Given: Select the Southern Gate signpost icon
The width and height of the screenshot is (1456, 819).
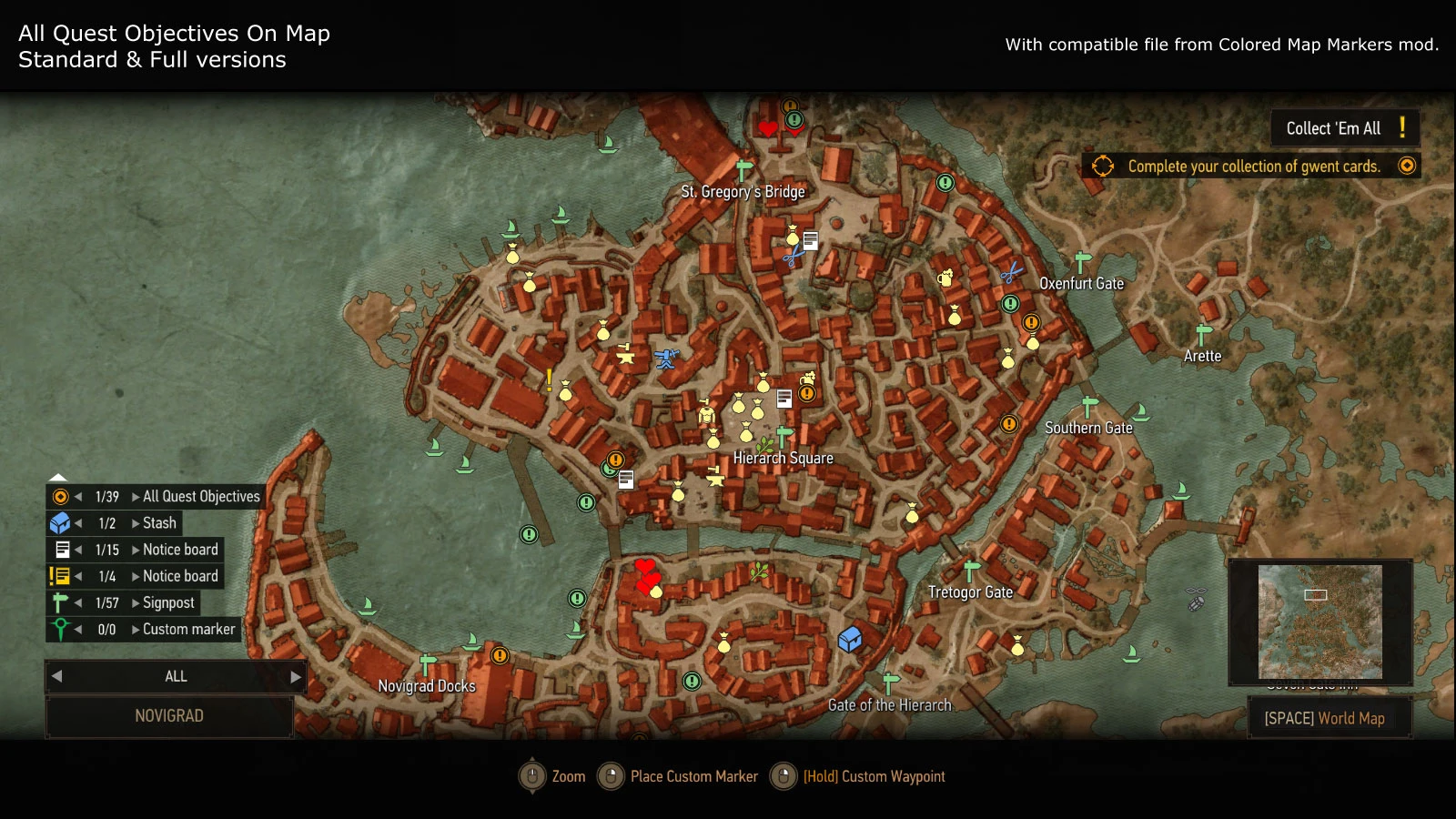Looking at the screenshot, I should point(1088,403).
